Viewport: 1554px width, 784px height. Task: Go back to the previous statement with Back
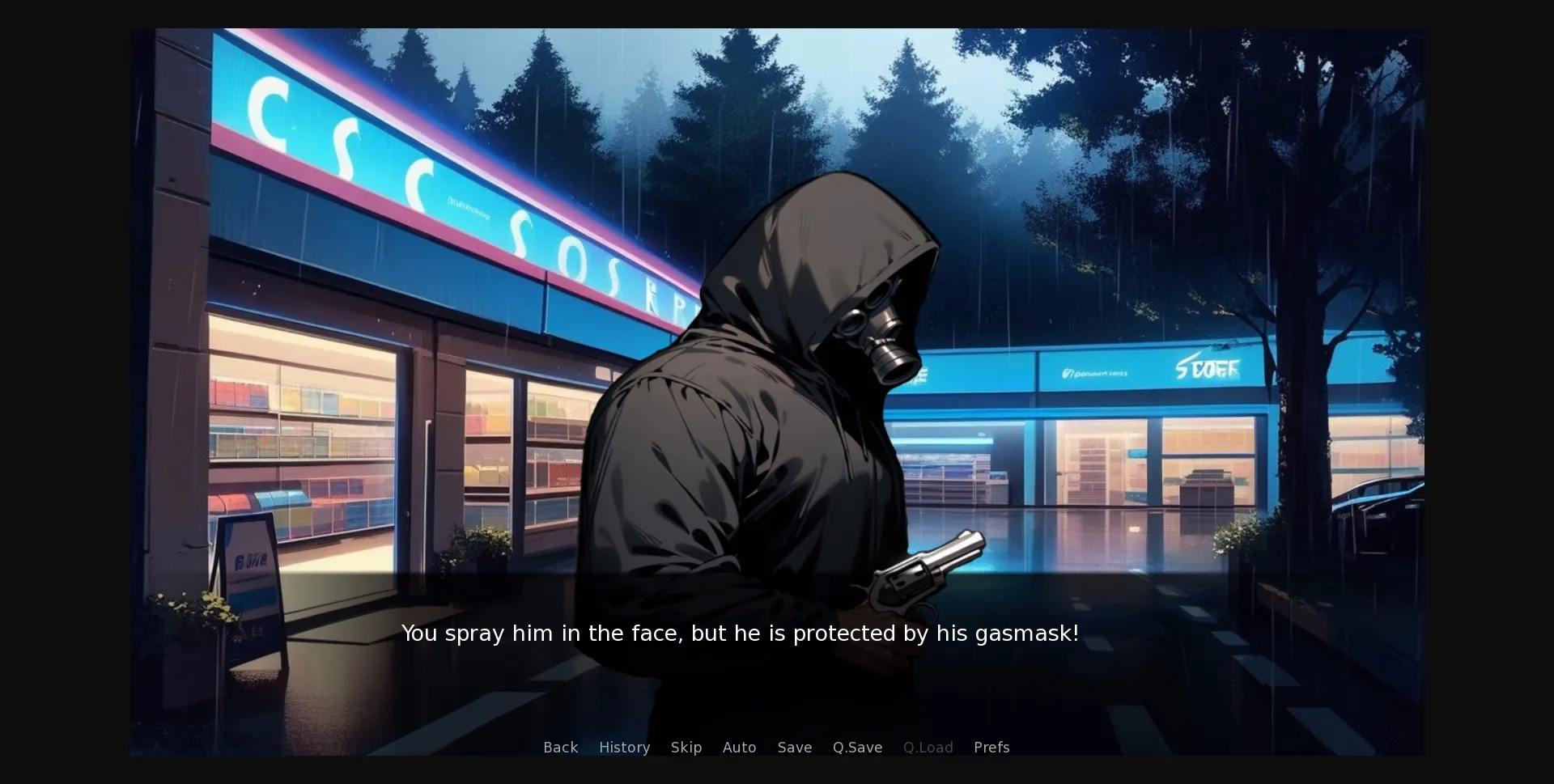[559, 747]
